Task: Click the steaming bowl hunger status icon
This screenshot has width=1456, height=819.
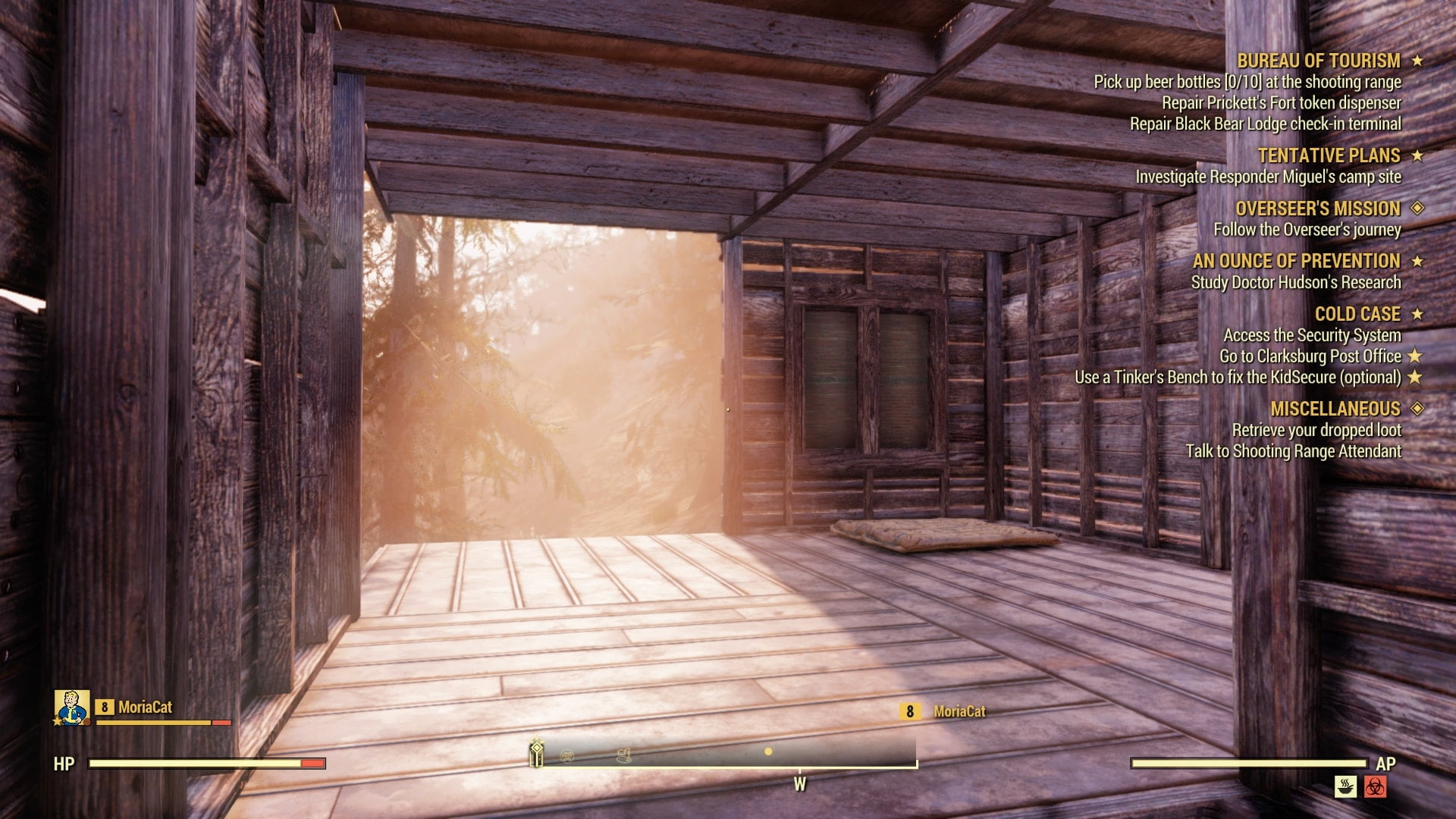Action: point(1345,786)
